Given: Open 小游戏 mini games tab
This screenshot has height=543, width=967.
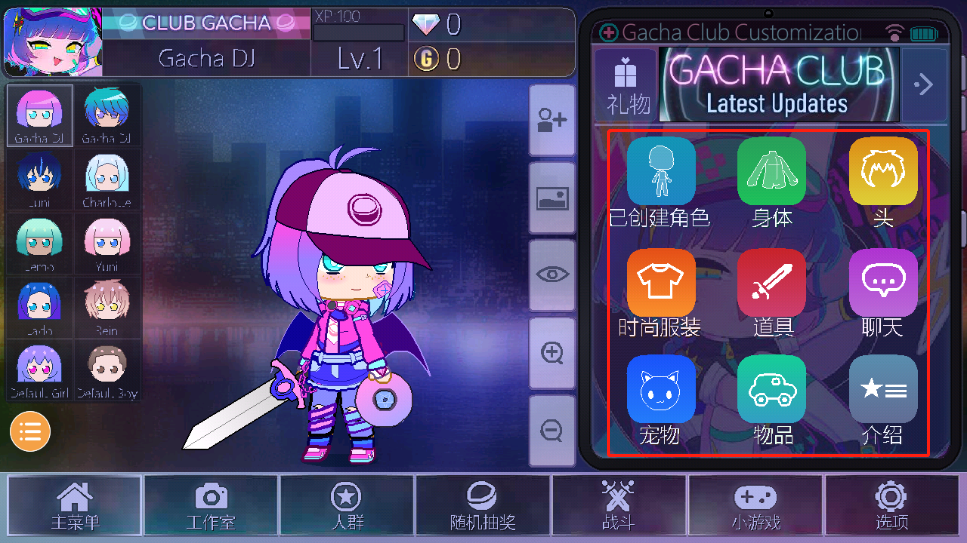Looking at the screenshot, I should (x=755, y=504).
